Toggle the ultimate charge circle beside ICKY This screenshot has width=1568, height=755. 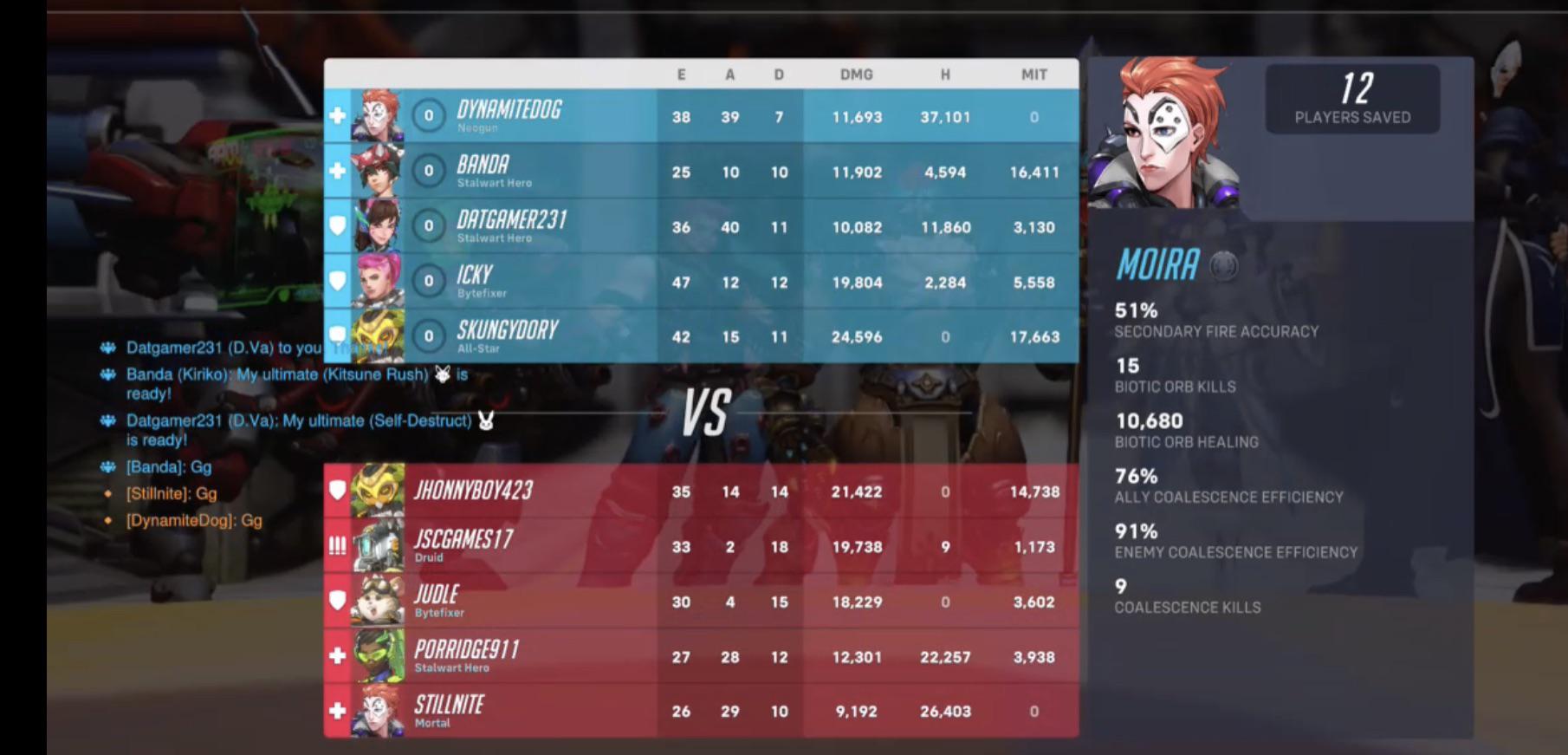pyautogui.click(x=428, y=282)
